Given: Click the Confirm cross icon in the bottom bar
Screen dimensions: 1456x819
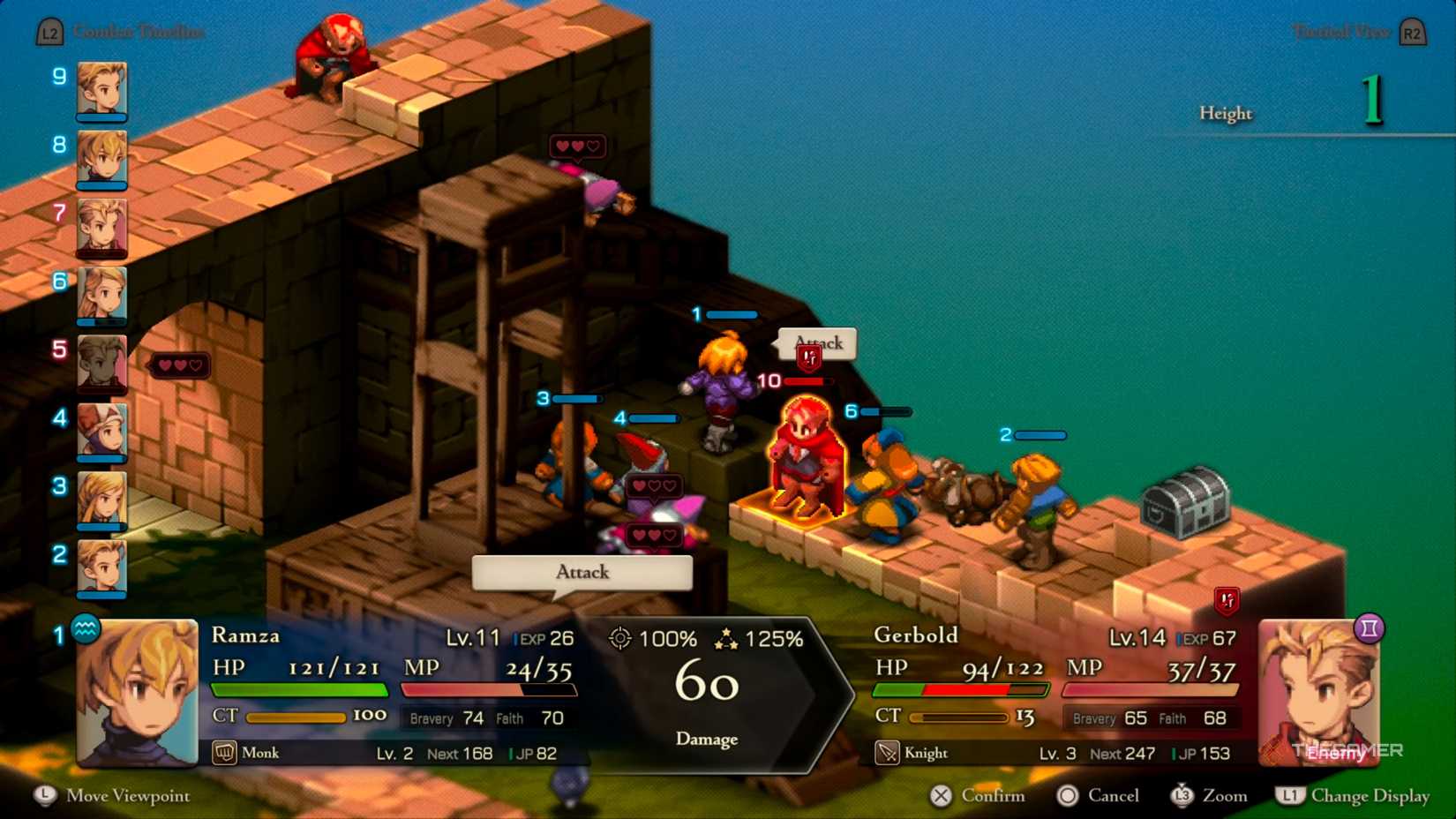Looking at the screenshot, I should tap(938, 795).
